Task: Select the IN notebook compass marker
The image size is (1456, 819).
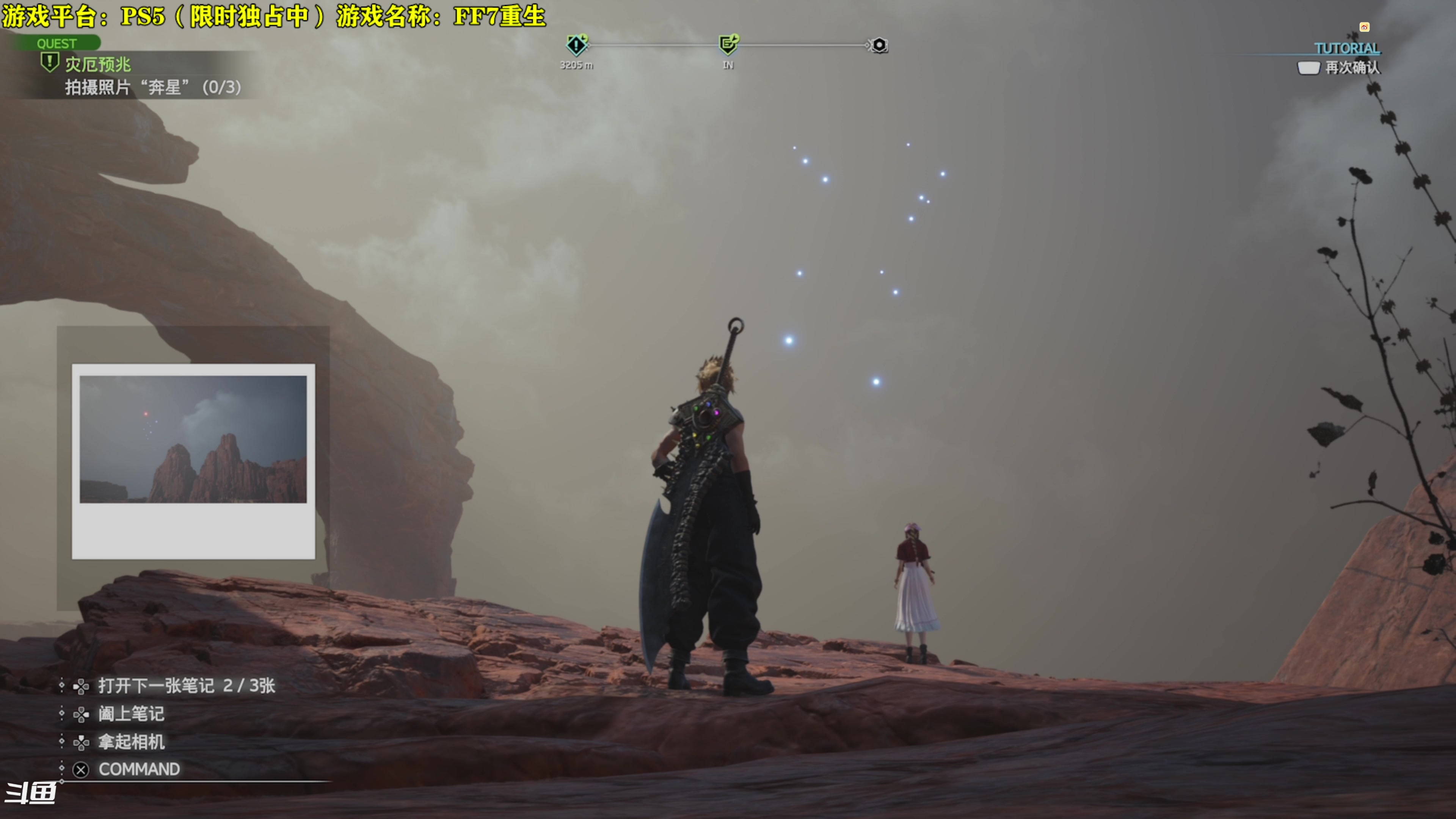Action: [728, 44]
